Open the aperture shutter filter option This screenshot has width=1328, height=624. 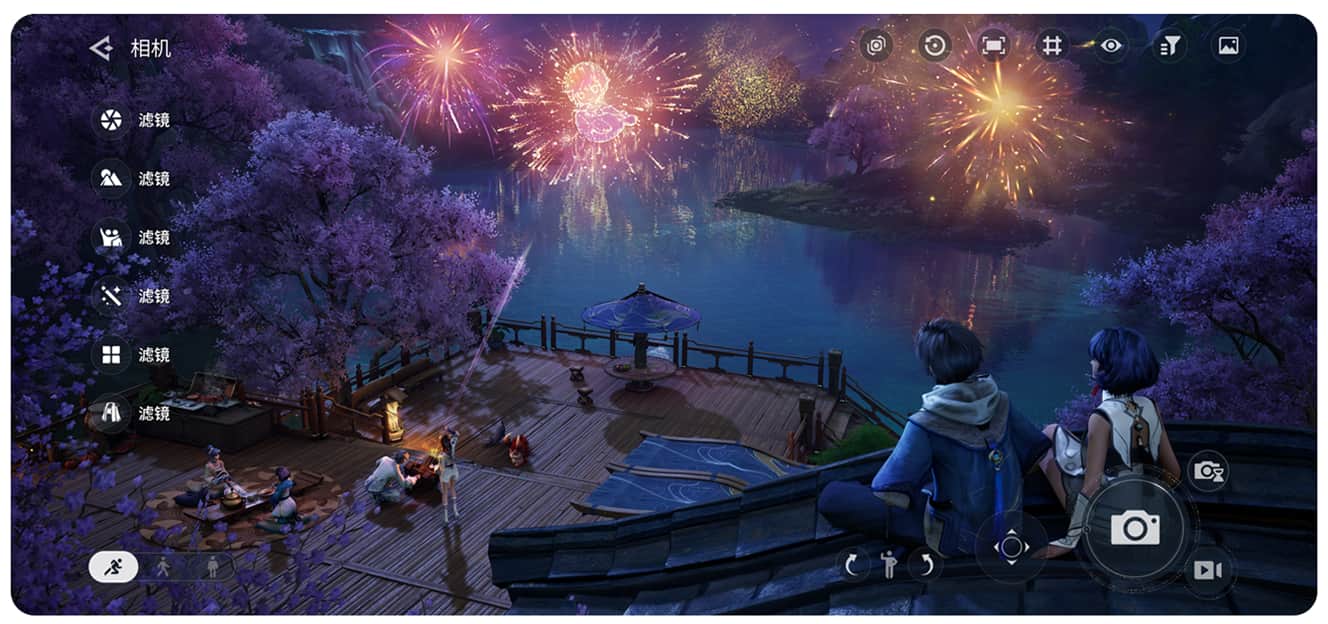111,121
